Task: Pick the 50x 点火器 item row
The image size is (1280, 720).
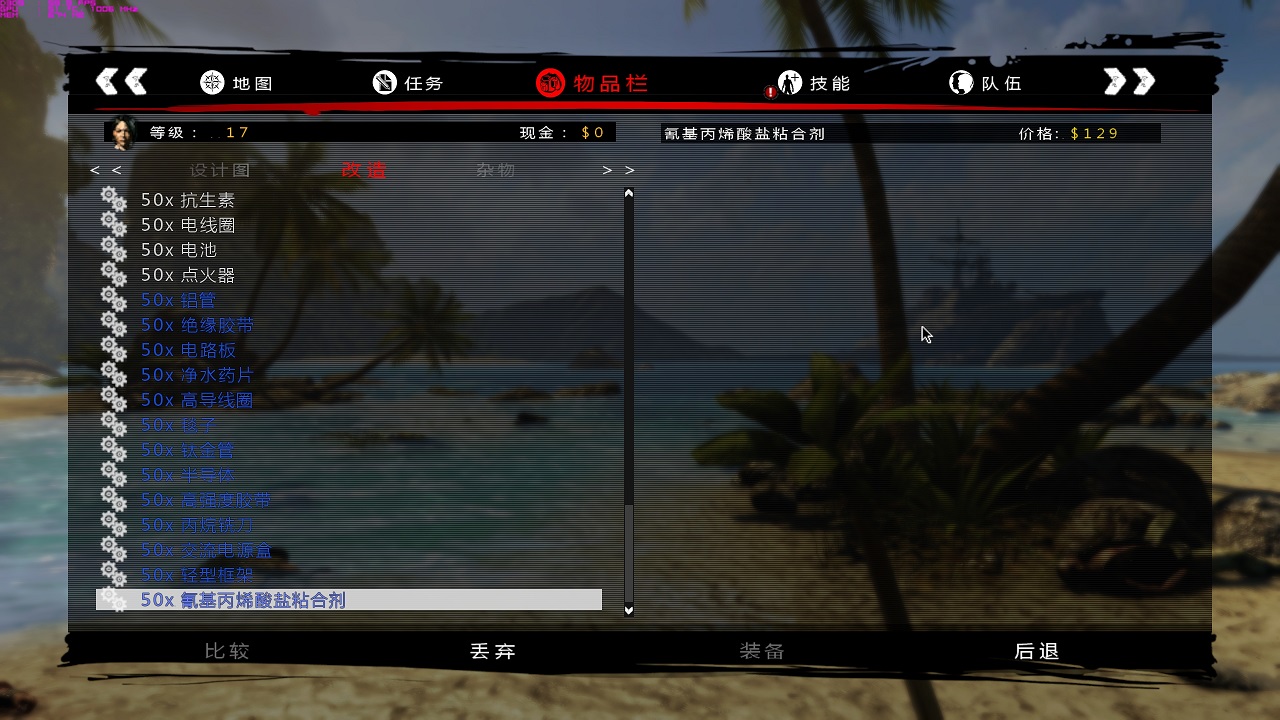Action: (188, 275)
